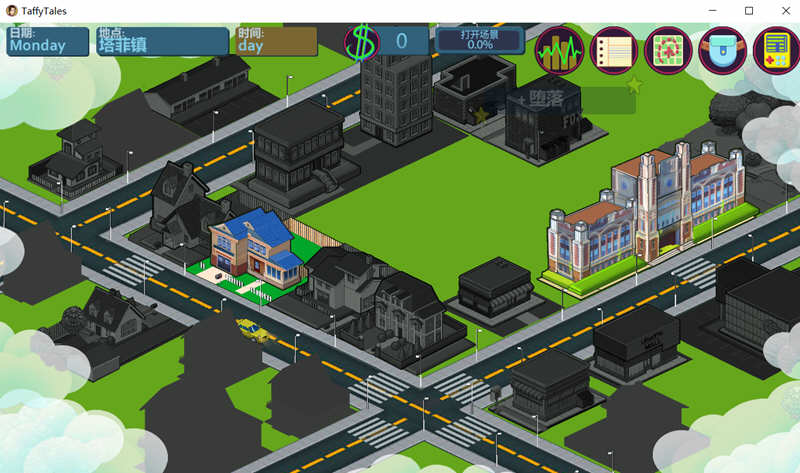Maximize the TaffyTales window
Viewport: 800px width, 473px height.
click(x=748, y=10)
